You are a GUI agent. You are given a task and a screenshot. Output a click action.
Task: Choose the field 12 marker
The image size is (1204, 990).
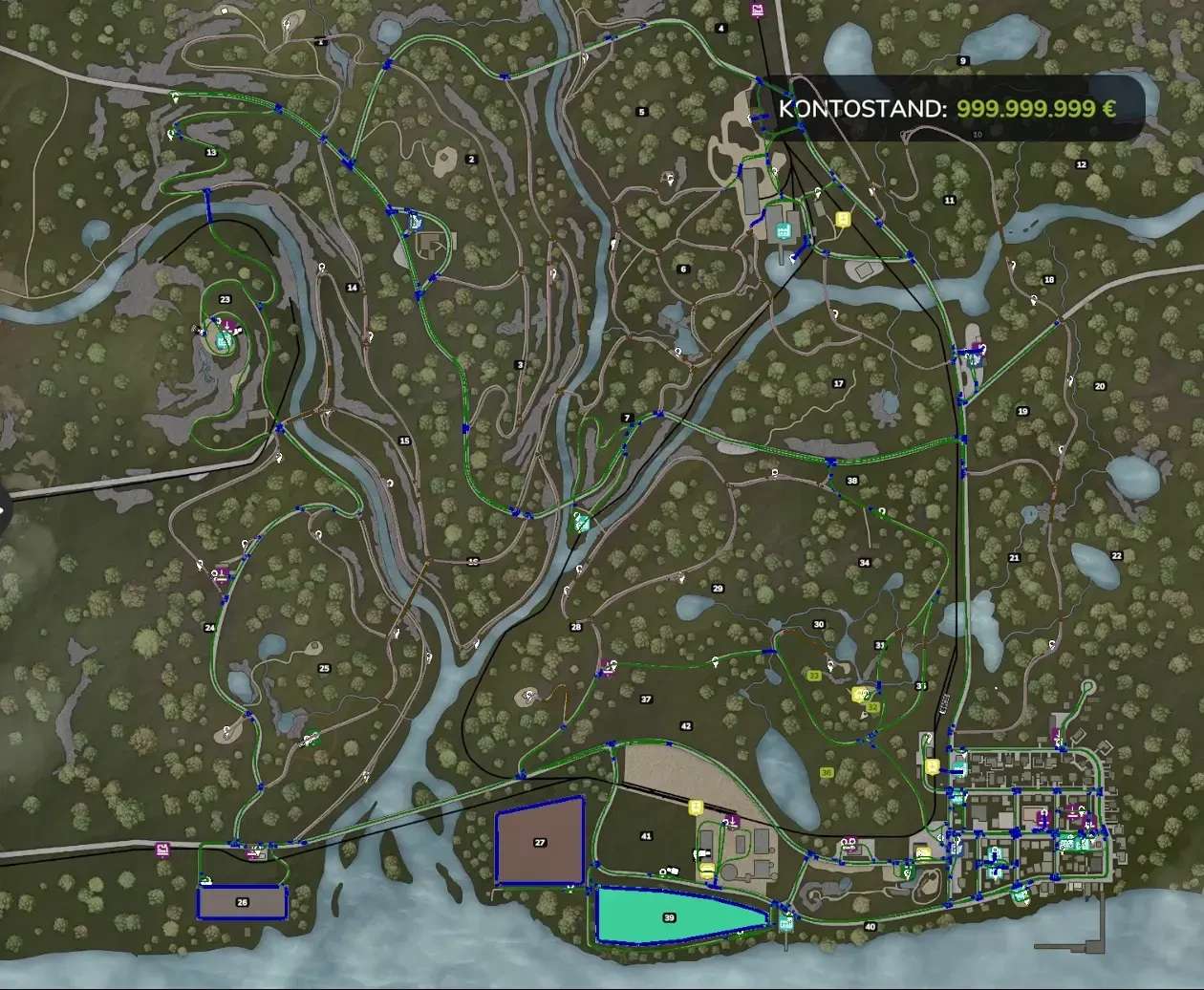click(1082, 165)
